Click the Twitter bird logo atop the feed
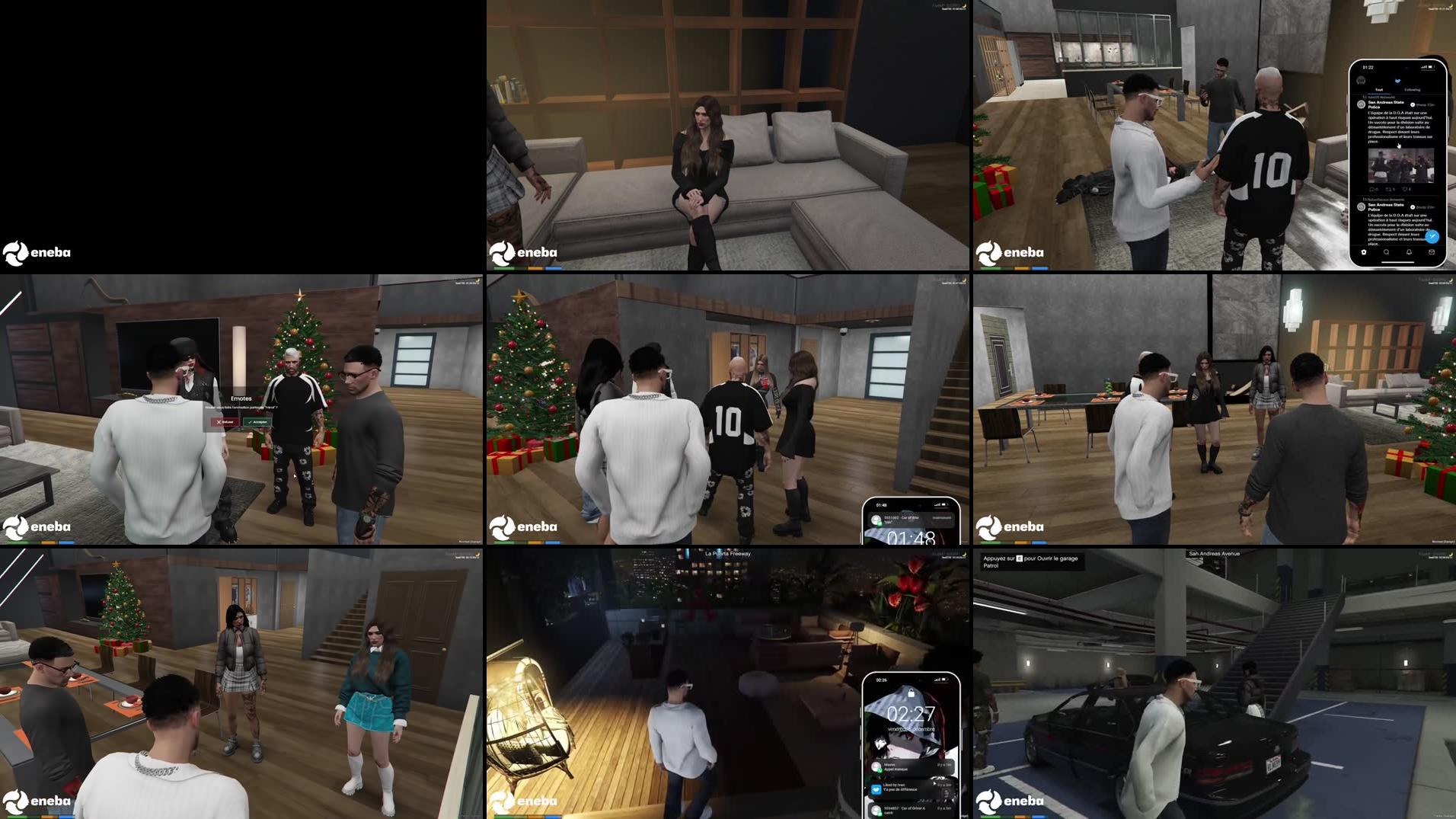The image size is (1456, 819). tap(1397, 80)
